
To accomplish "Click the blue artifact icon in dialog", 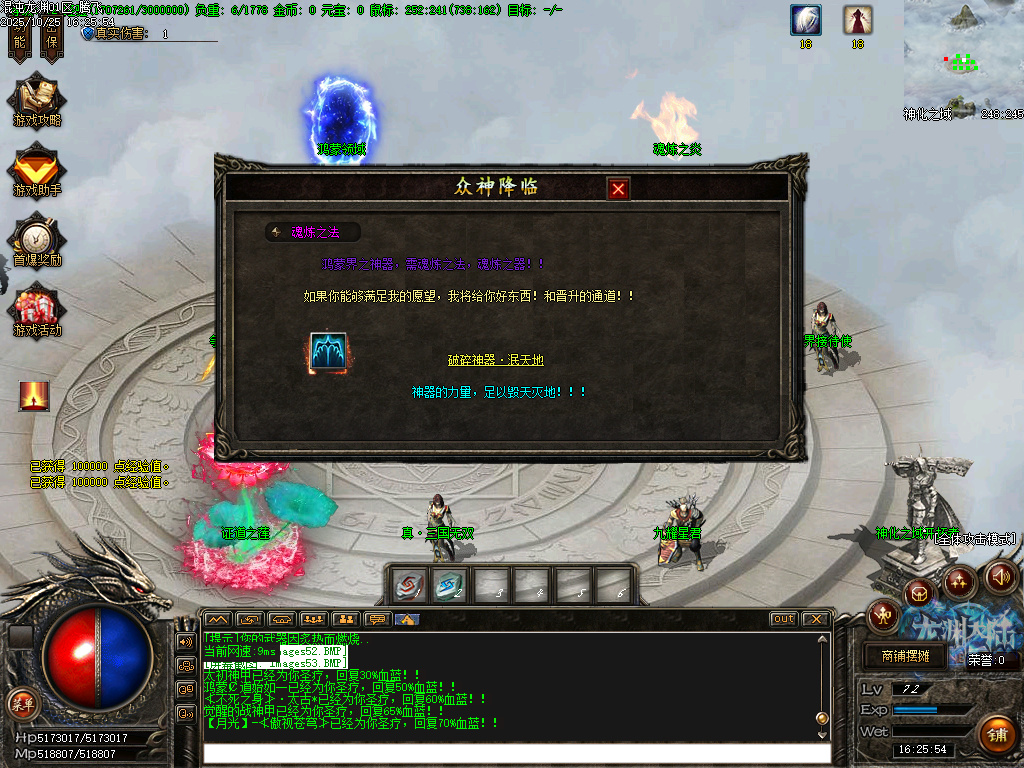I will pos(328,354).
